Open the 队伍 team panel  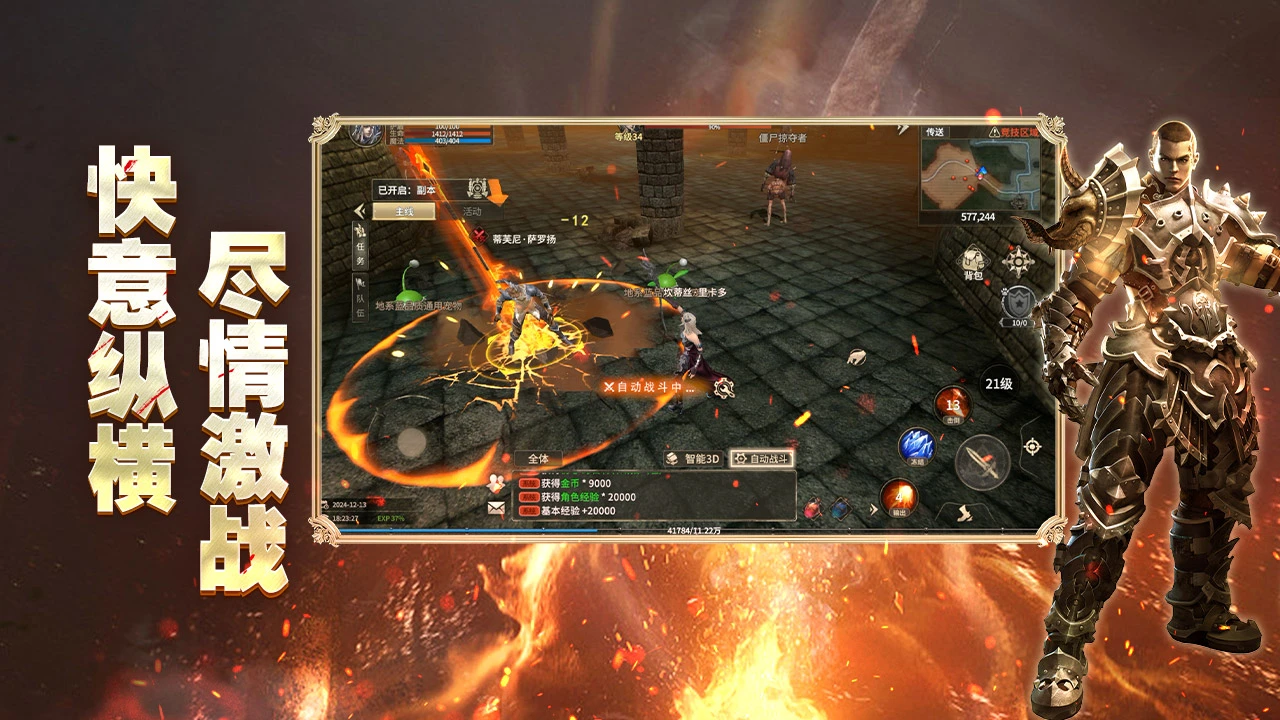click(360, 298)
